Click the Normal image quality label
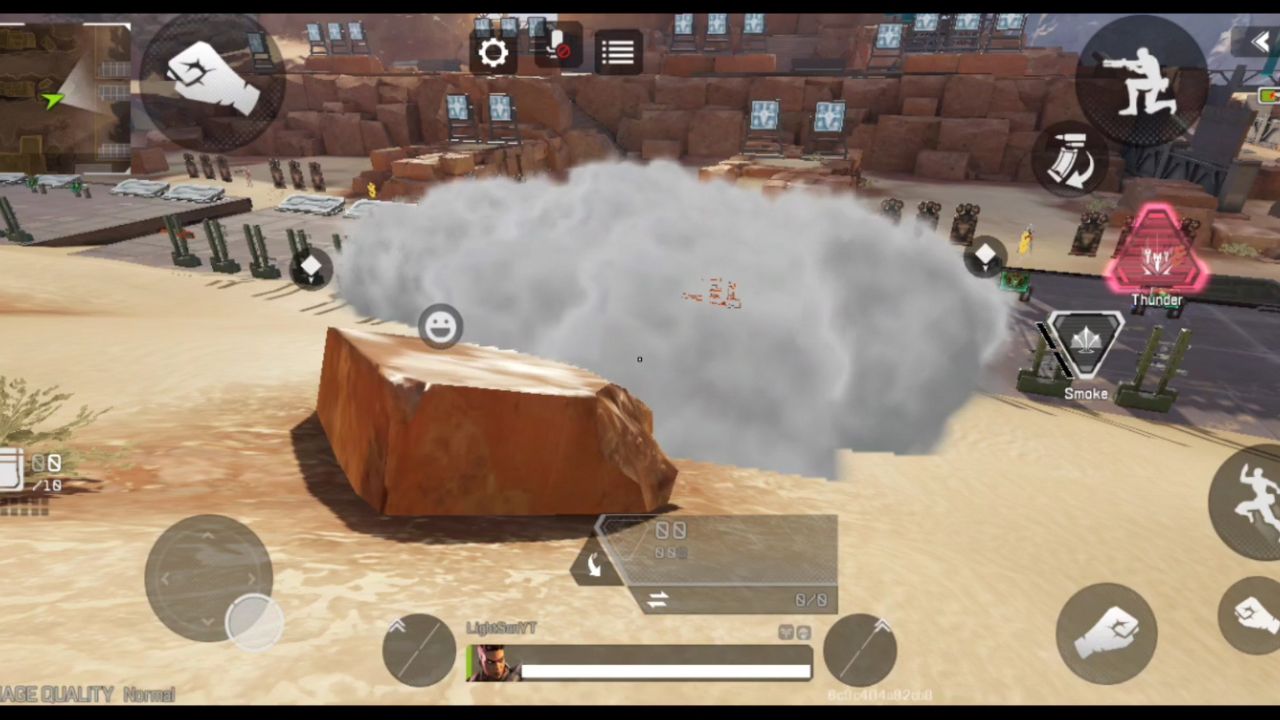The width and height of the screenshot is (1280, 720). pyautogui.click(x=150, y=695)
